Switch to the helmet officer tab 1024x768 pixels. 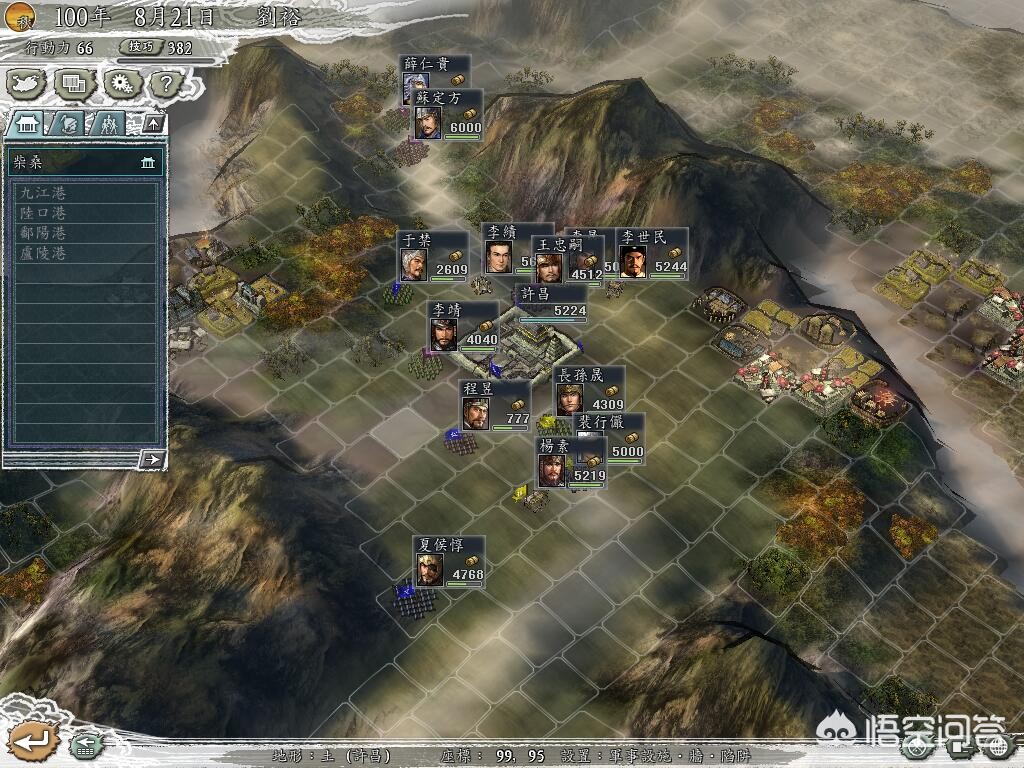tap(69, 124)
